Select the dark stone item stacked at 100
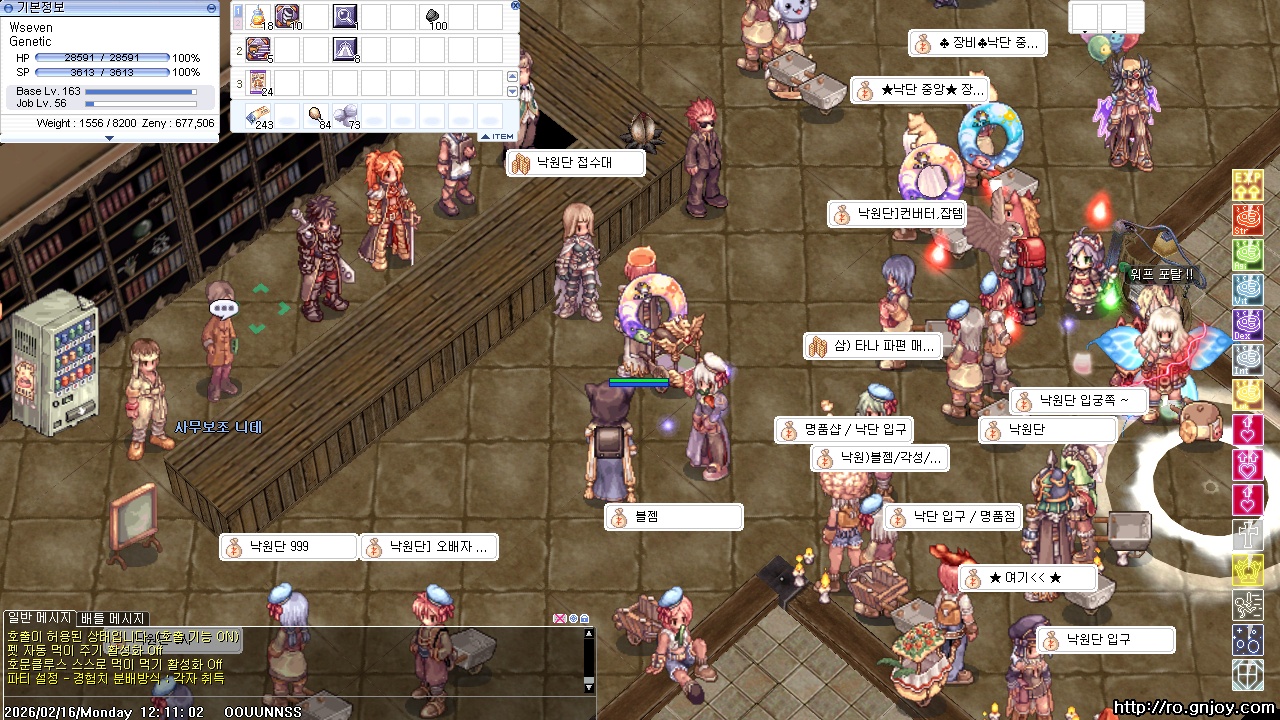The image size is (1280, 720). point(433,16)
